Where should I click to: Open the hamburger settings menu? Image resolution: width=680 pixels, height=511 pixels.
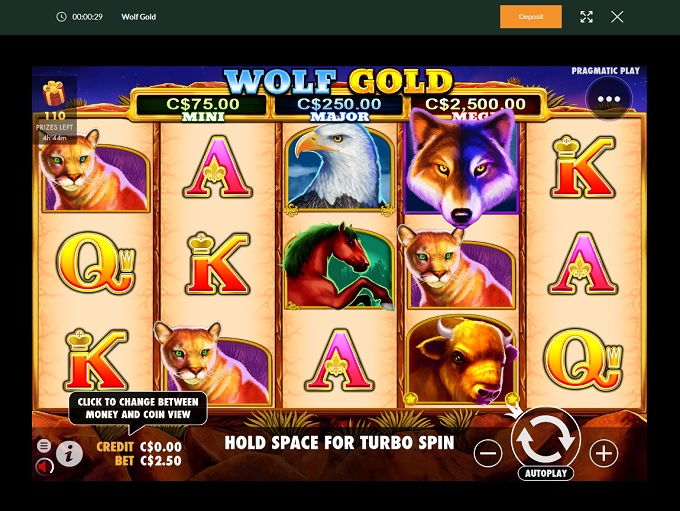tap(44, 446)
